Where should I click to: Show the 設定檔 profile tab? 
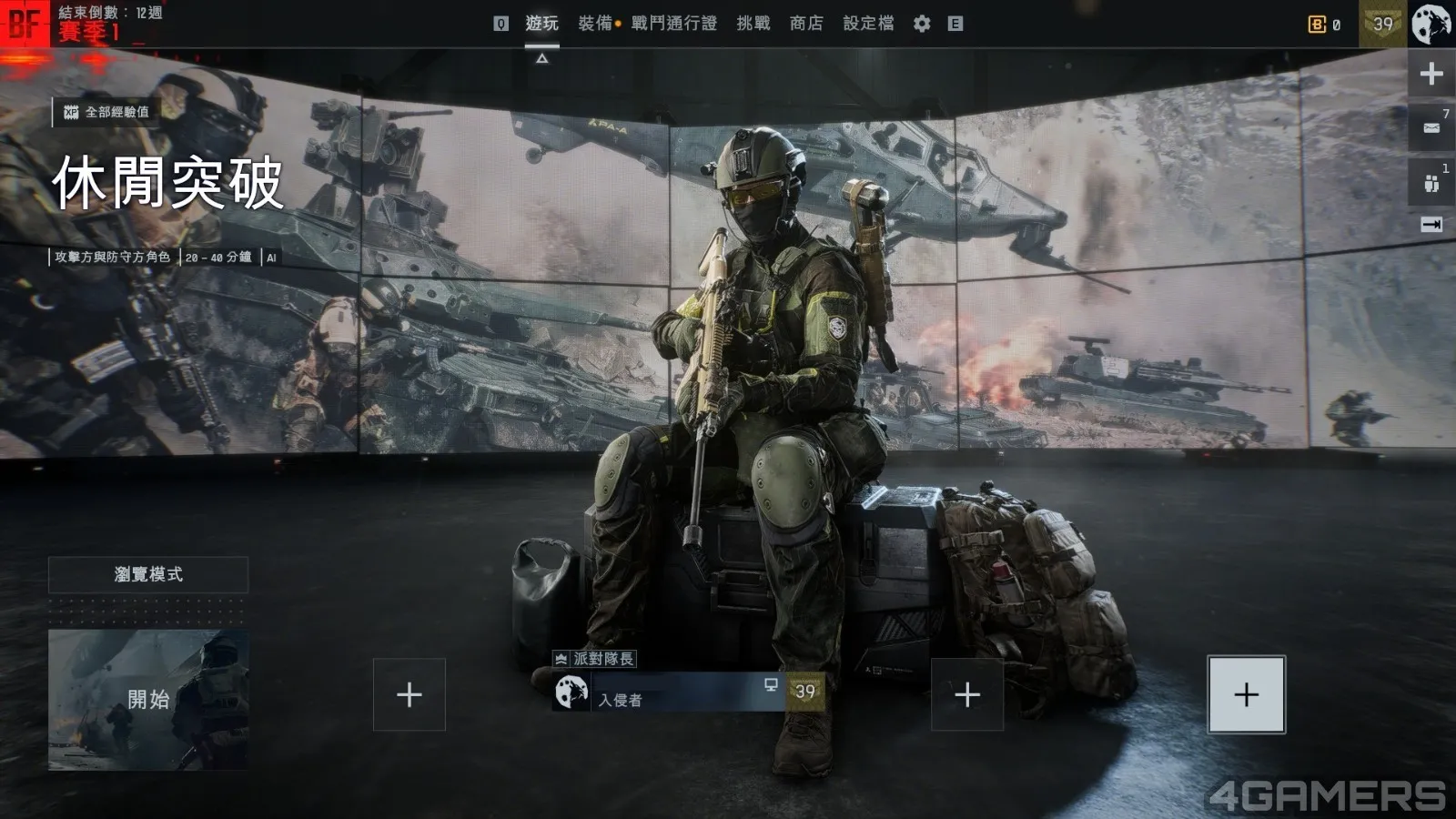point(868,24)
